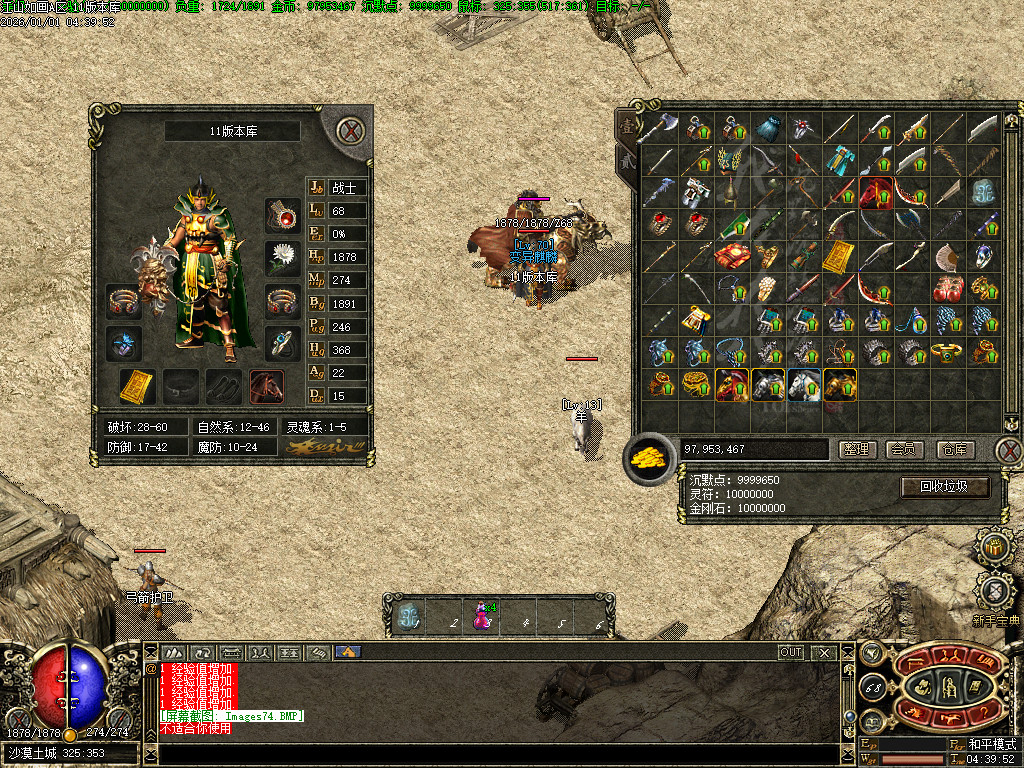Select the gold ring with green gem
Viewport: 1024px width, 768px height.
pos(948,352)
